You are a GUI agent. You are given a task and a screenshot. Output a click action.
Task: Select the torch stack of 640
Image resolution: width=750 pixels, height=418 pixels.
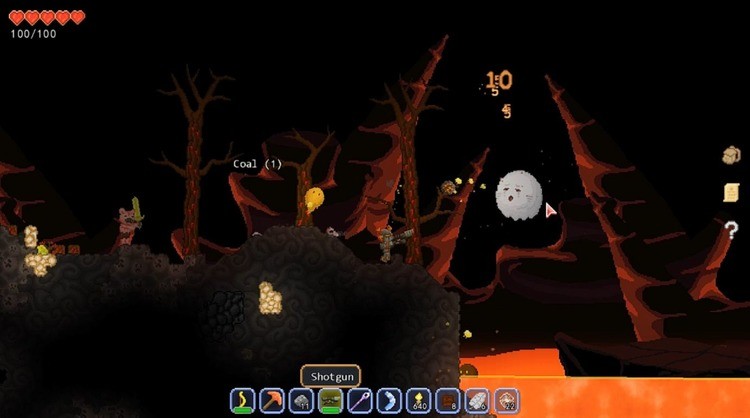tap(418, 401)
